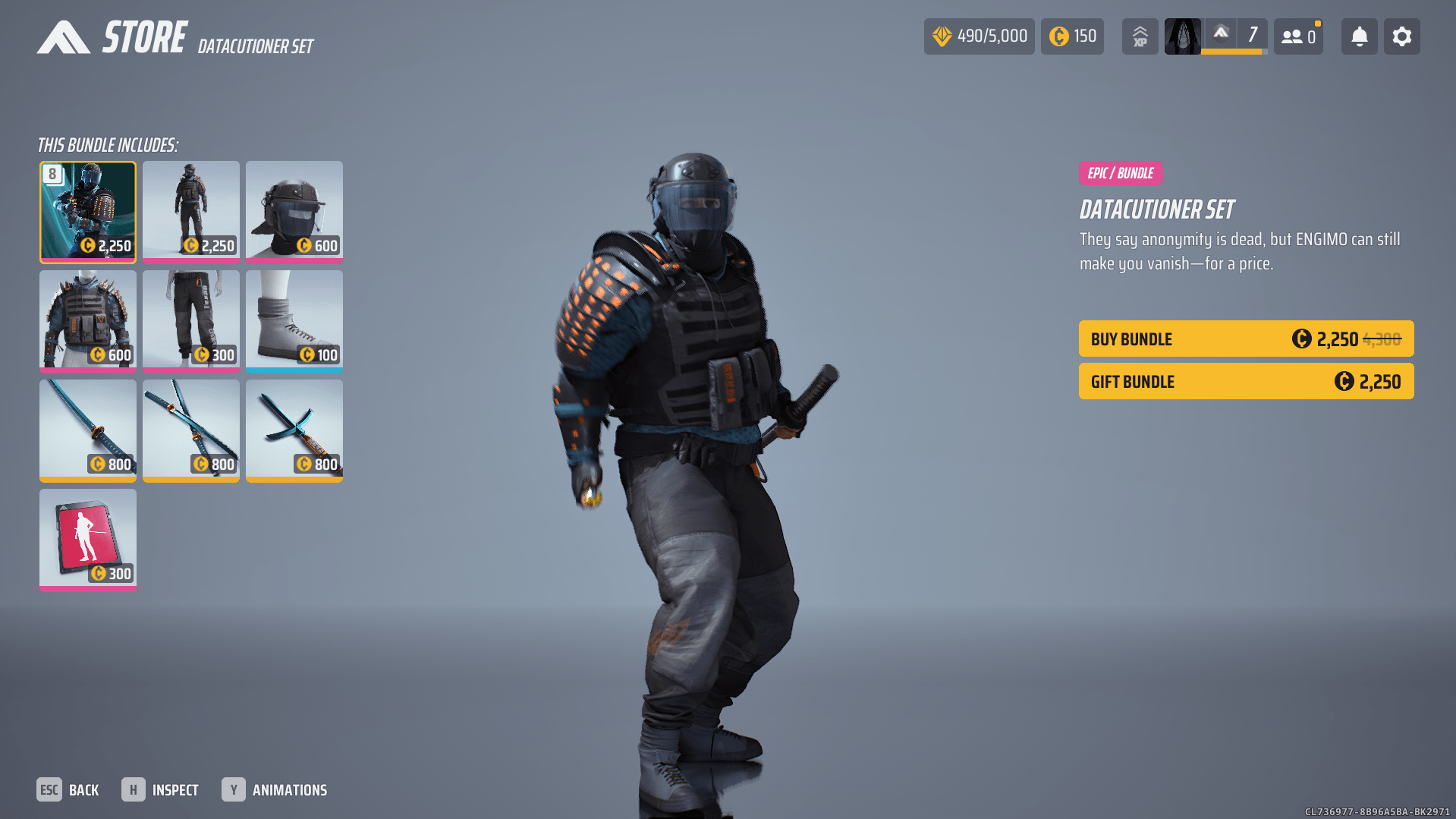Buy the Datacutioner bundle

tap(1246, 339)
